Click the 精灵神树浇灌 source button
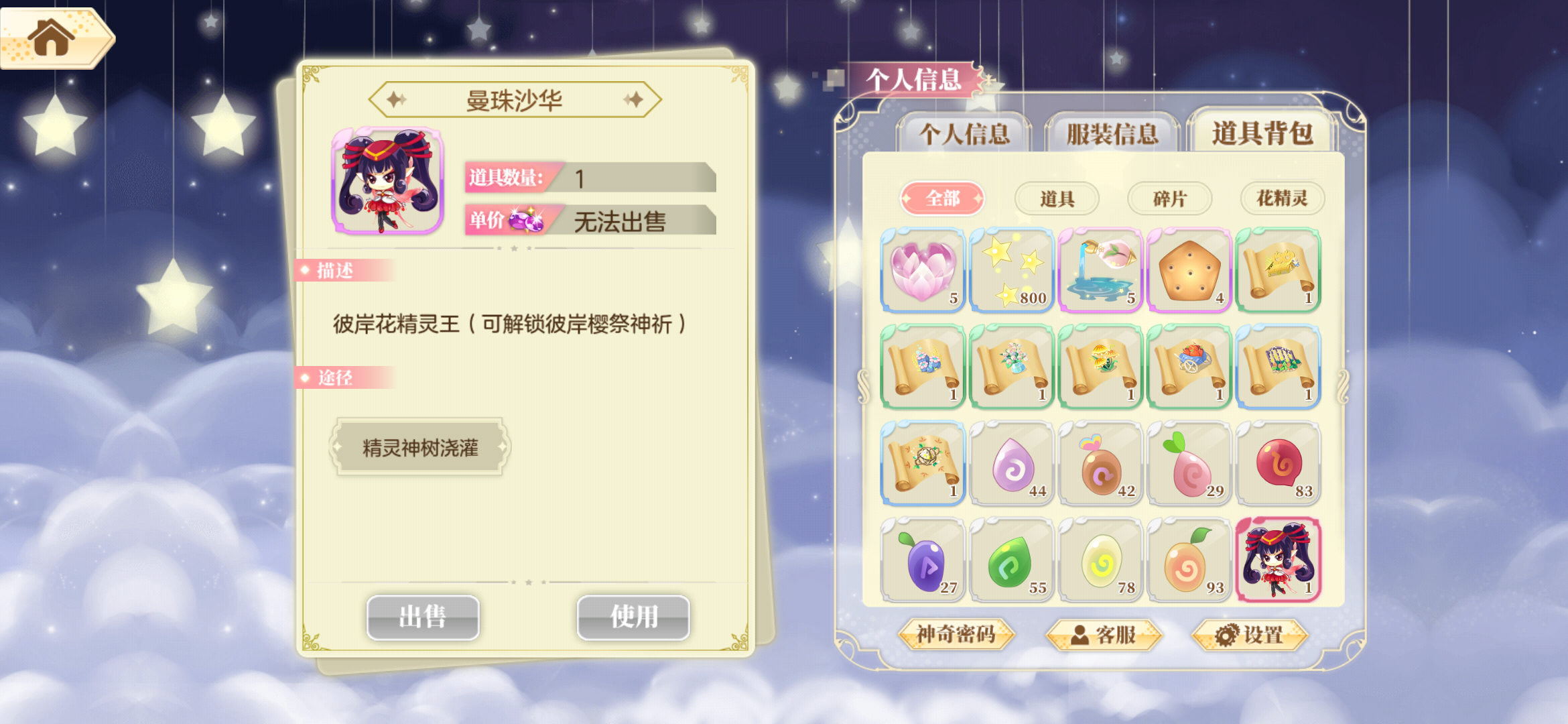 click(419, 446)
